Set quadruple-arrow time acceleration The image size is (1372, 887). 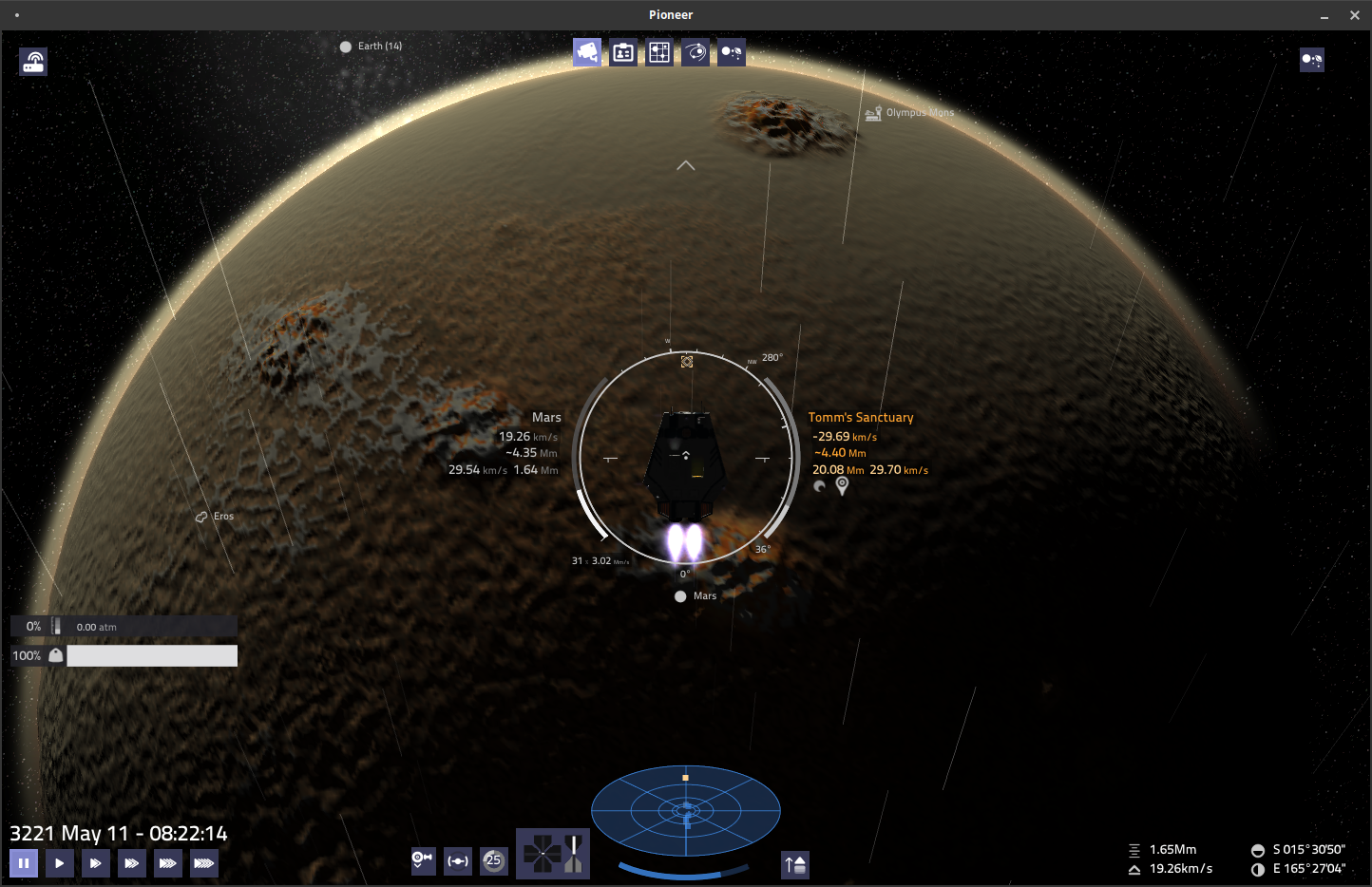coord(168,863)
